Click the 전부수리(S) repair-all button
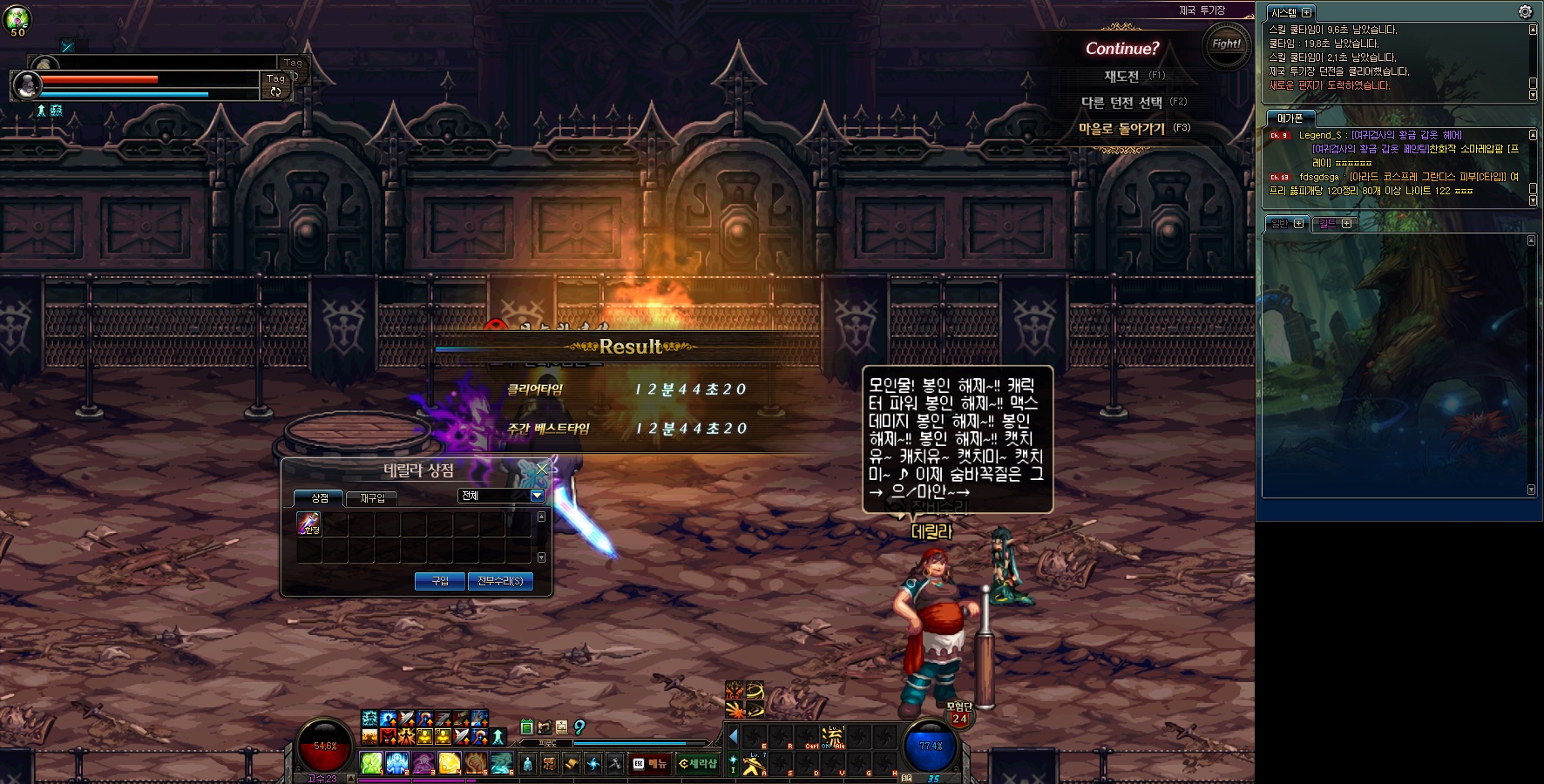Viewport: 1544px width, 784px height. point(500,581)
